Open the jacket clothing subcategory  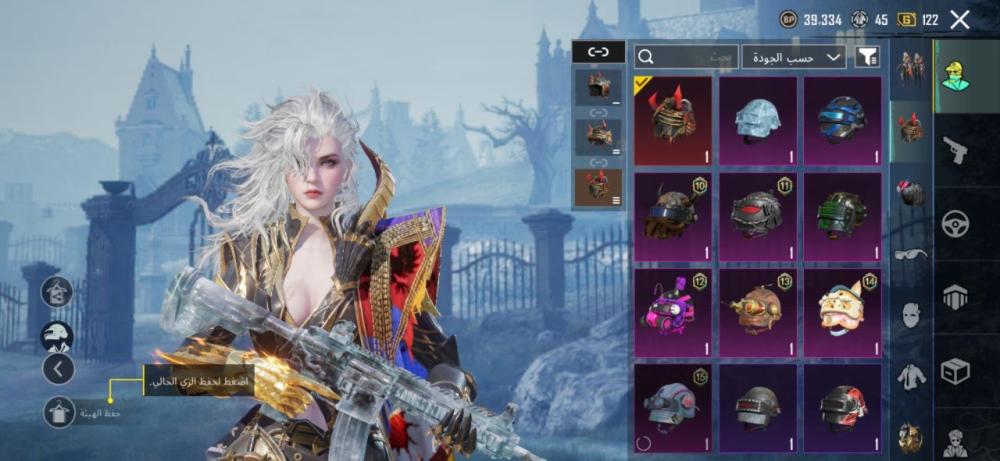[x=910, y=377]
